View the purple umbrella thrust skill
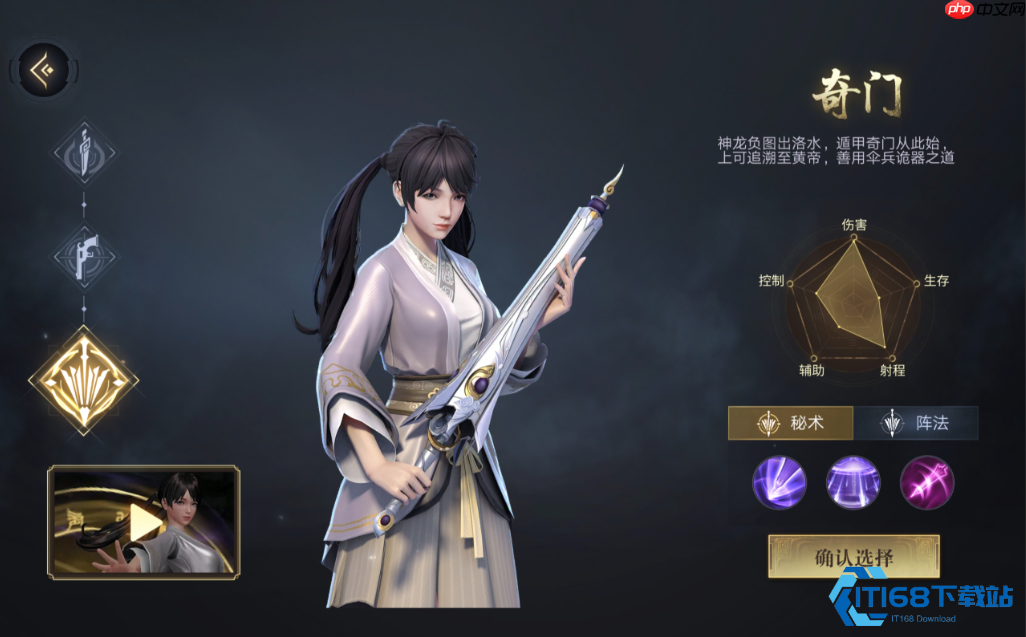Screen dimensions: 1026x637 point(779,482)
